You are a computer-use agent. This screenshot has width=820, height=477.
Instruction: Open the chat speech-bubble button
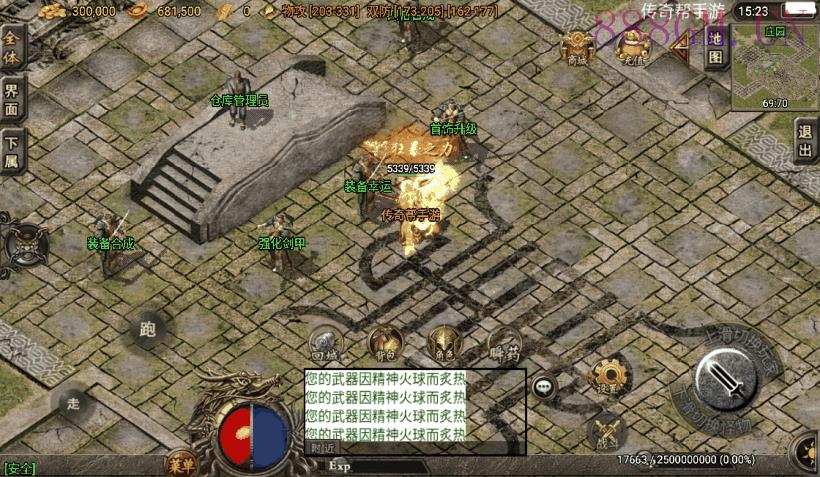click(544, 386)
